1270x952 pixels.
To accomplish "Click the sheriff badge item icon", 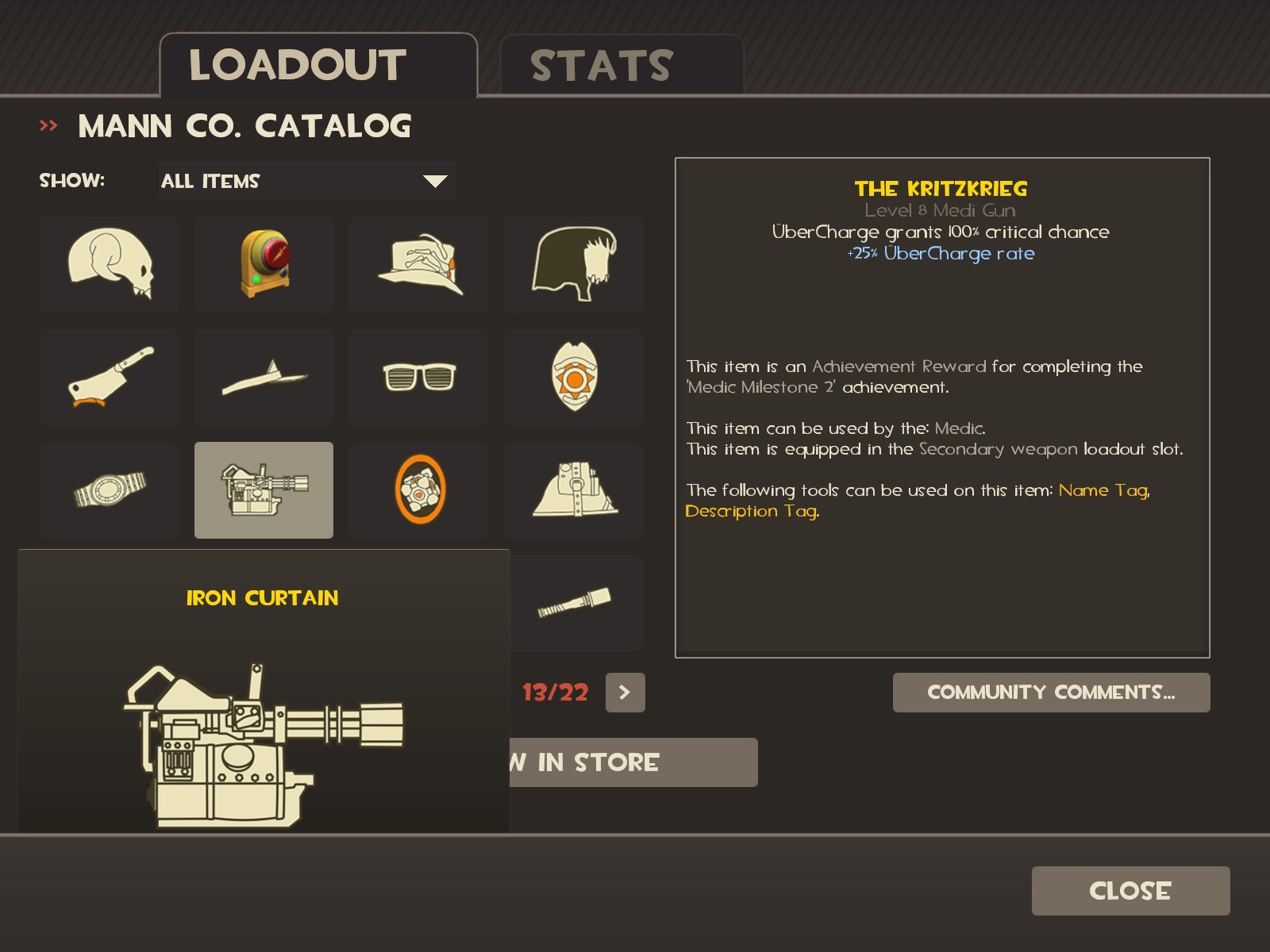I will coord(573,377).
